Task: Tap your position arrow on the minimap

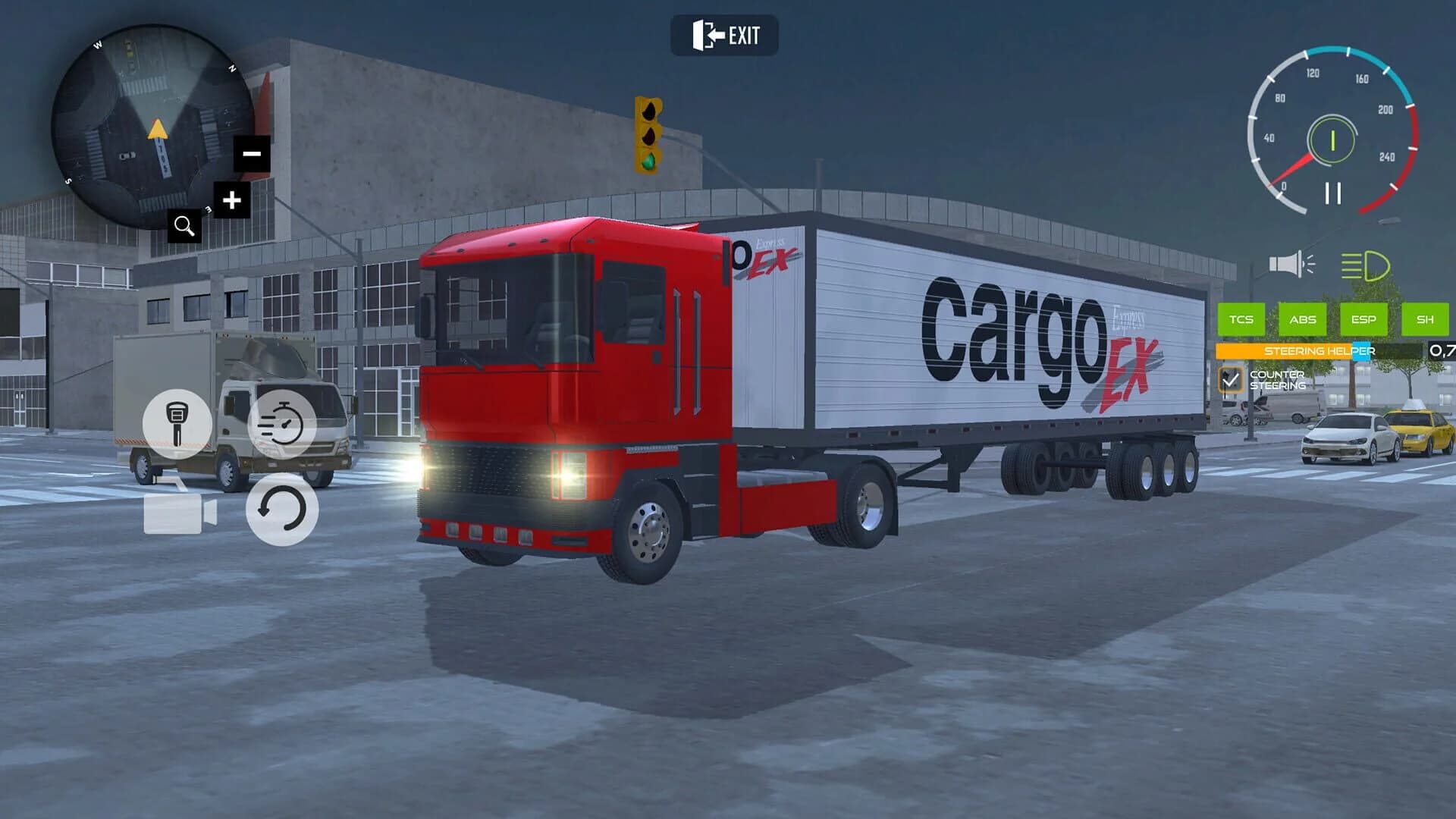Action: click(x=158, y=130)
